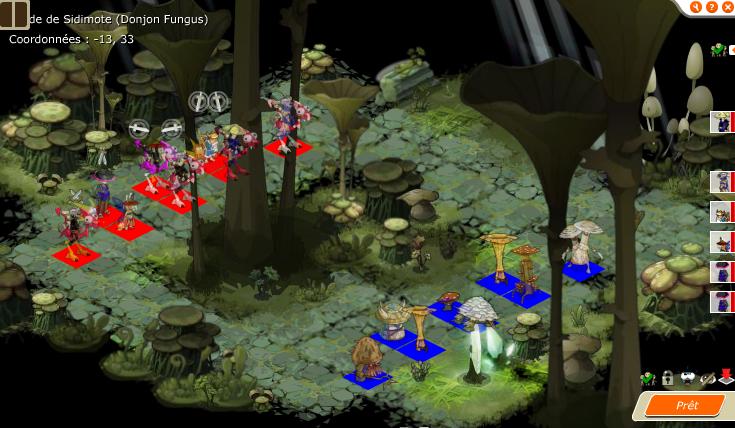Viewport: 735px width, 428px height.
Task: Click the orange Prêt ready button
Action: [687, 405]
